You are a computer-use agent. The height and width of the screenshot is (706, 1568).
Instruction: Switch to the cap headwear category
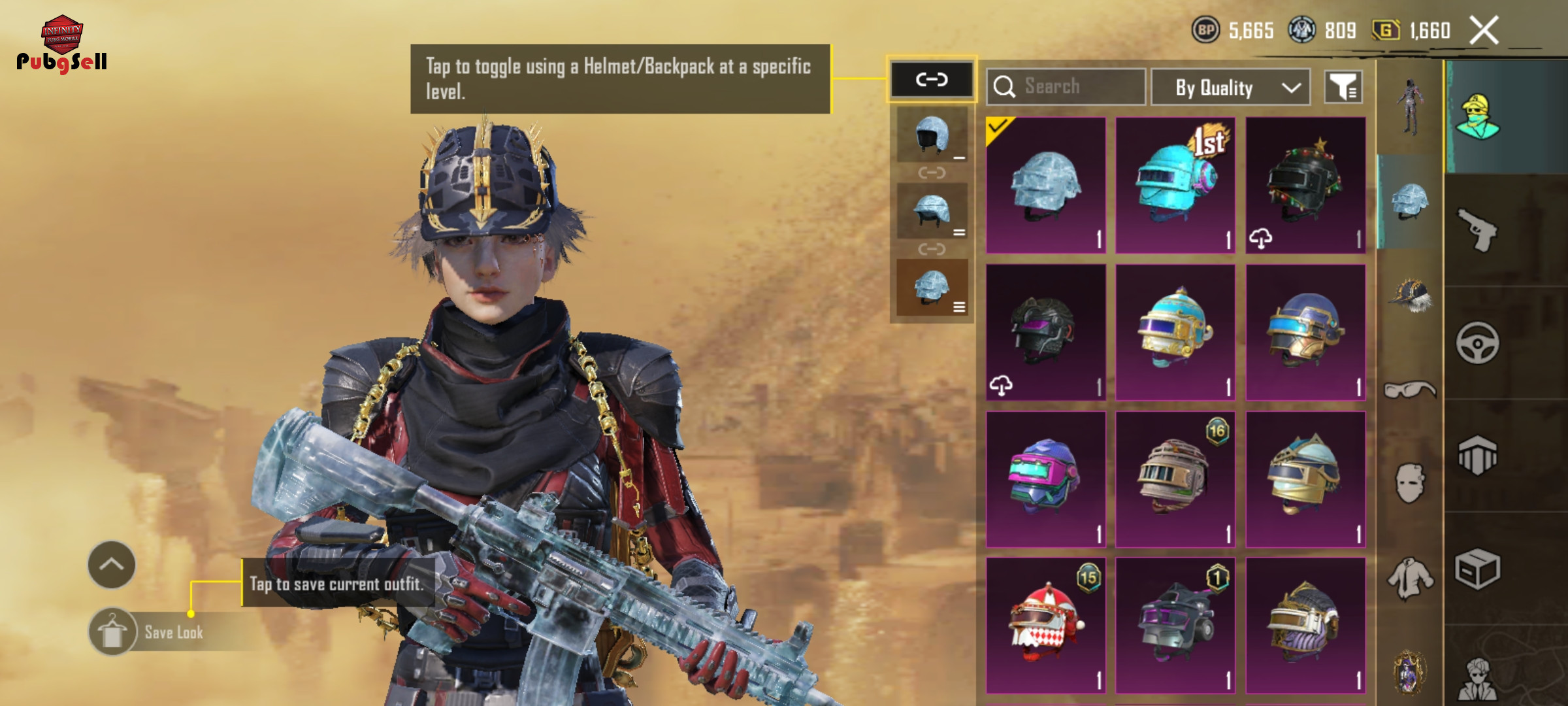[x=1409, y=295]
